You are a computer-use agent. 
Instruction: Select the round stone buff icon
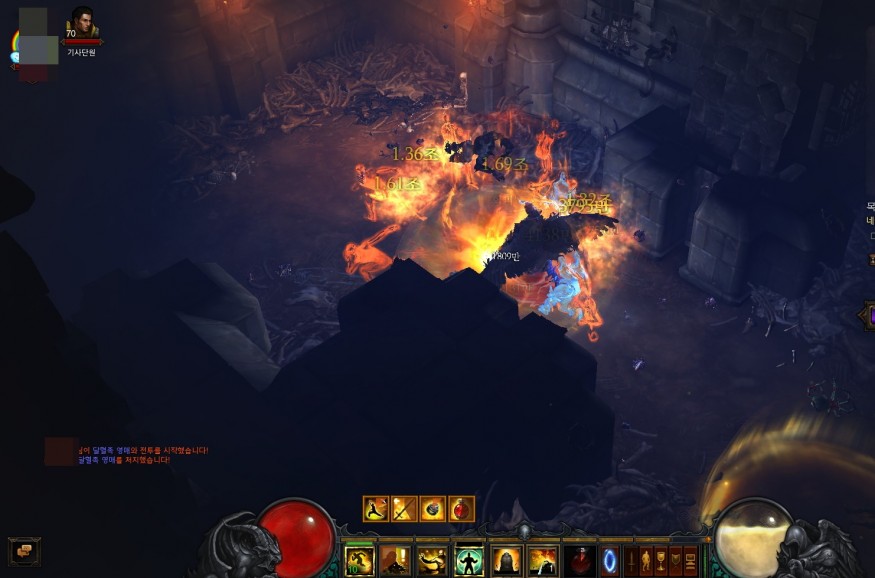433,508
